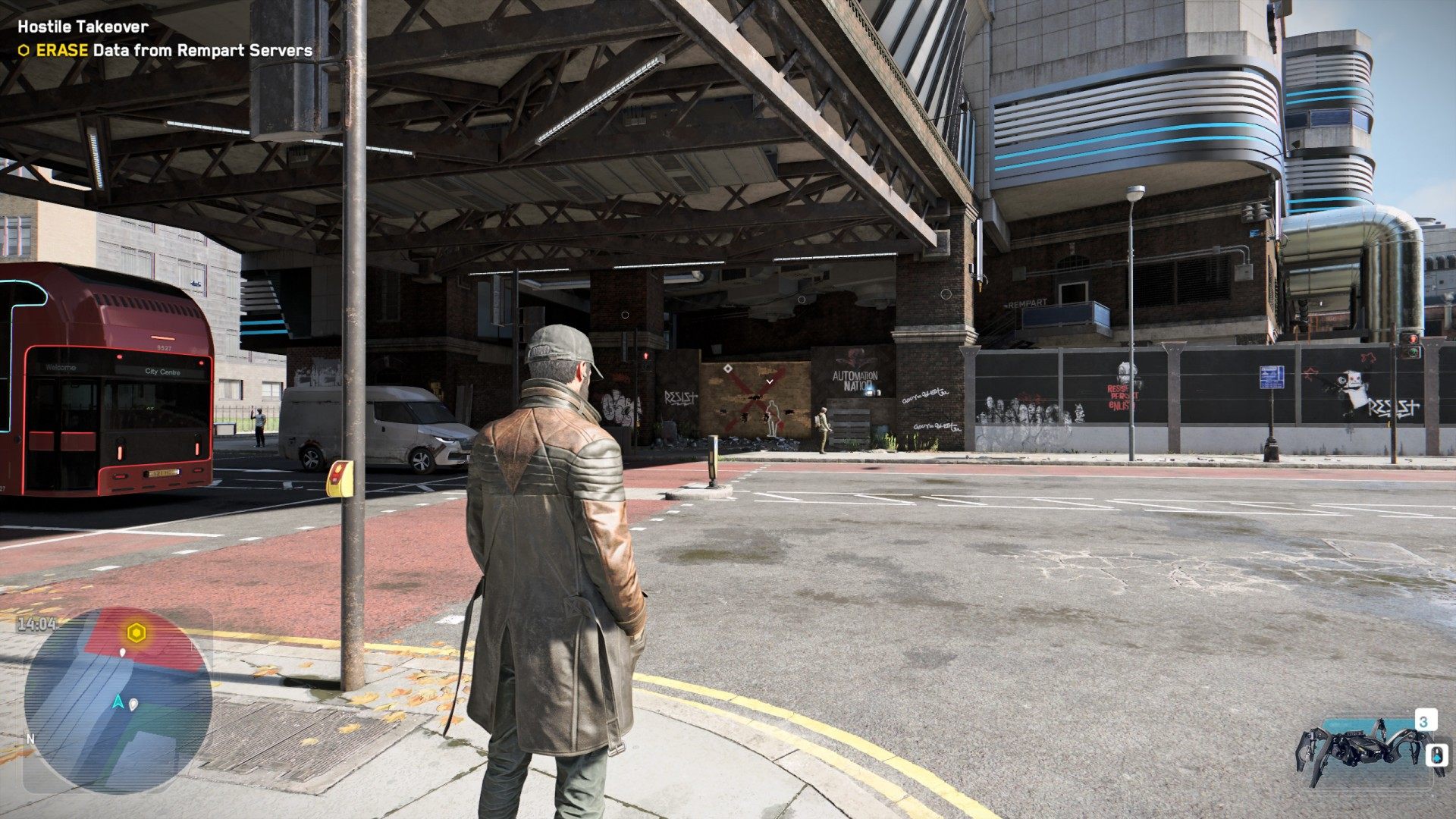Click the yellow hexagon objective marker on minimap
Screen dimensions: 1456x819
pos(136,633)
